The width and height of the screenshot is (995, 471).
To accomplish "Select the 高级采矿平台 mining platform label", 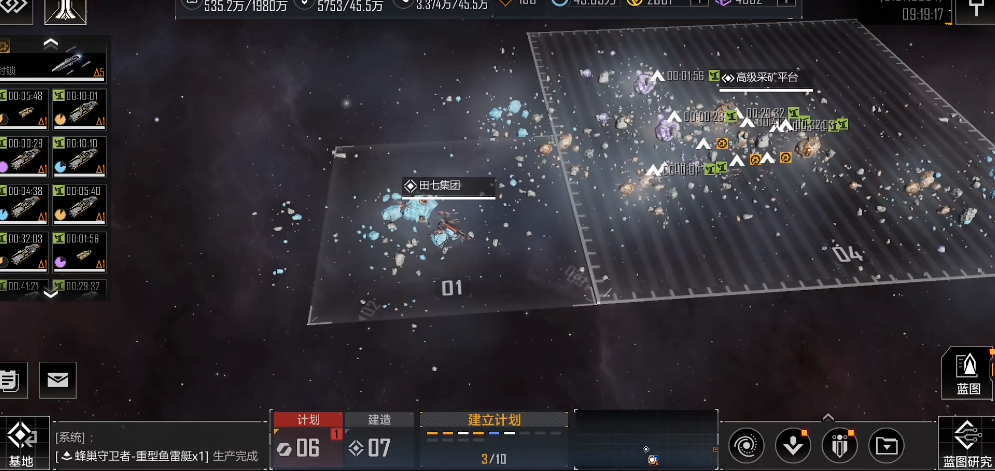I will 765,77.
